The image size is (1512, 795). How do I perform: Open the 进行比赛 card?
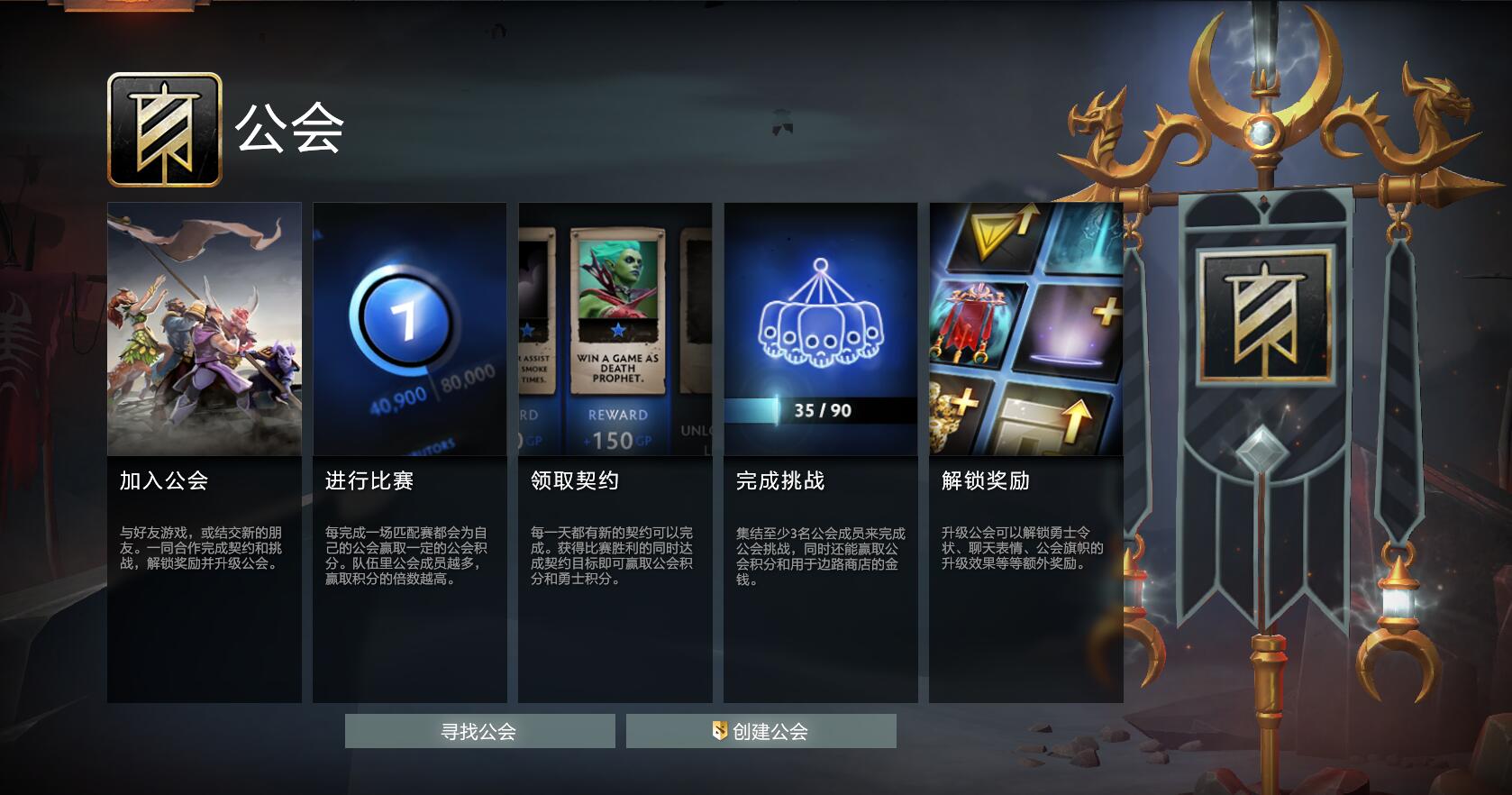click(x=410, y=451)
